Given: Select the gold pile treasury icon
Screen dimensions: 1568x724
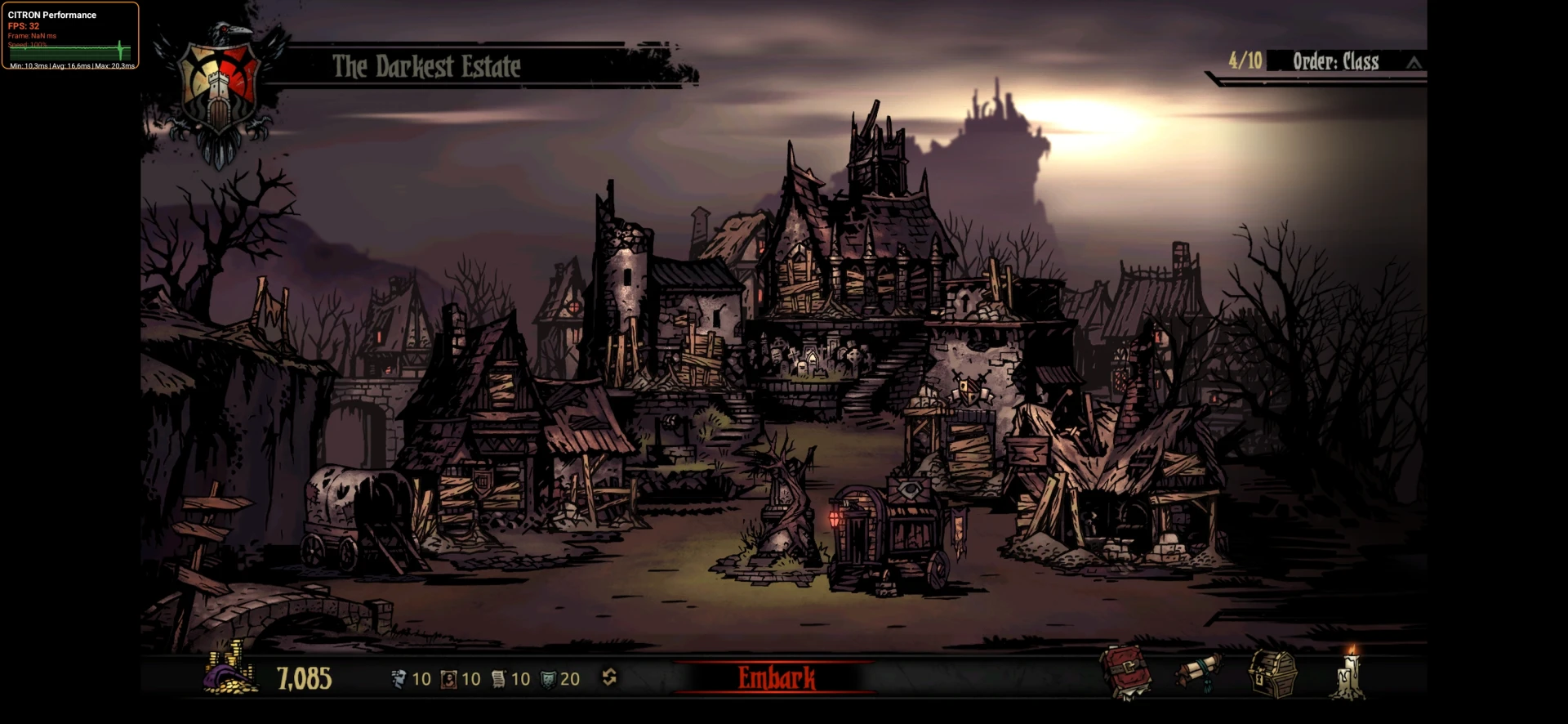Looking at the screenshot, I should pos(229,672).
